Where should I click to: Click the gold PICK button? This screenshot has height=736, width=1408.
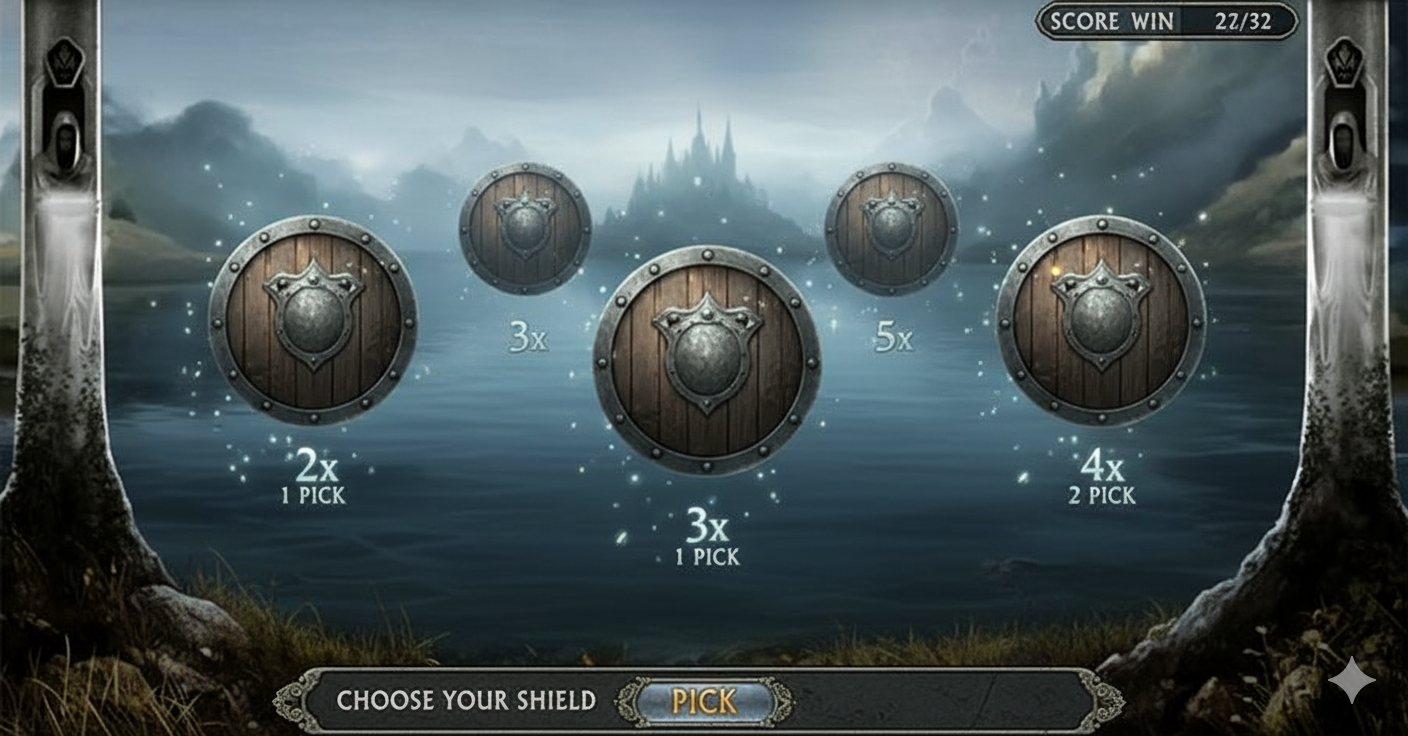click(x=704, y=701)
